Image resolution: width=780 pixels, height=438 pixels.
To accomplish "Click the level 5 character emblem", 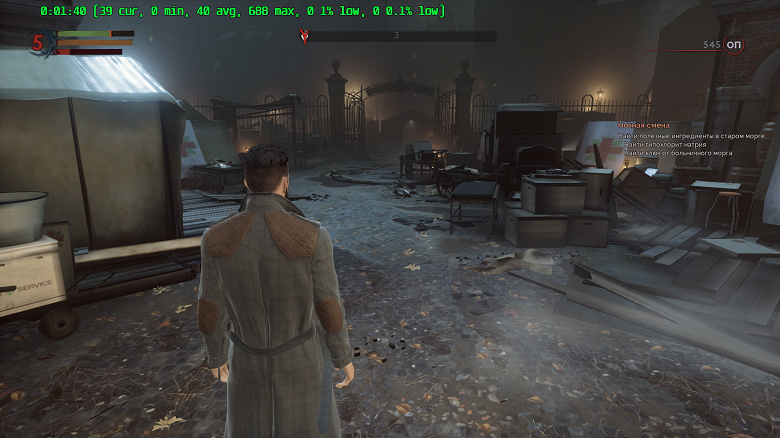I will tap(39, 42).
